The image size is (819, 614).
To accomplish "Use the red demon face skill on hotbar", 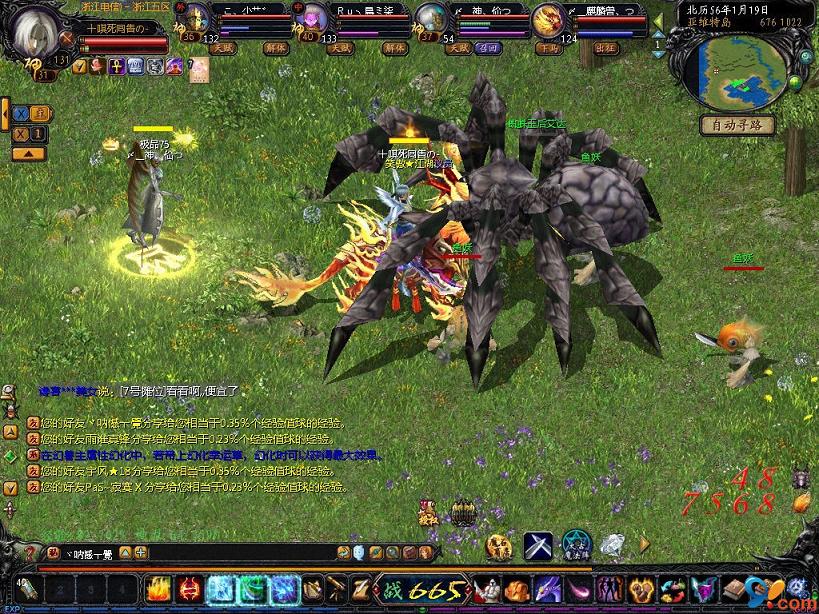I will 190,589.
